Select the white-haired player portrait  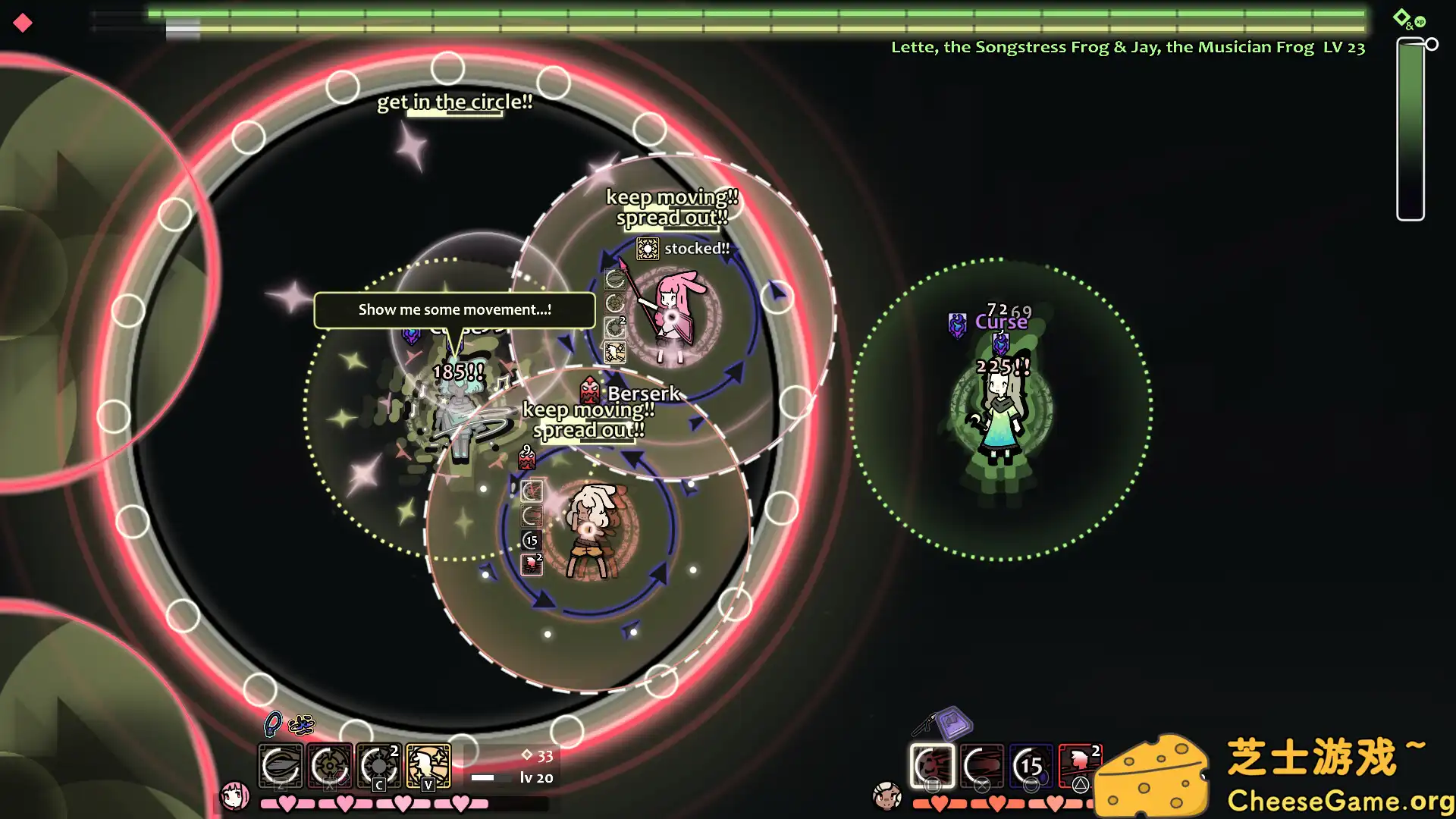886,796
